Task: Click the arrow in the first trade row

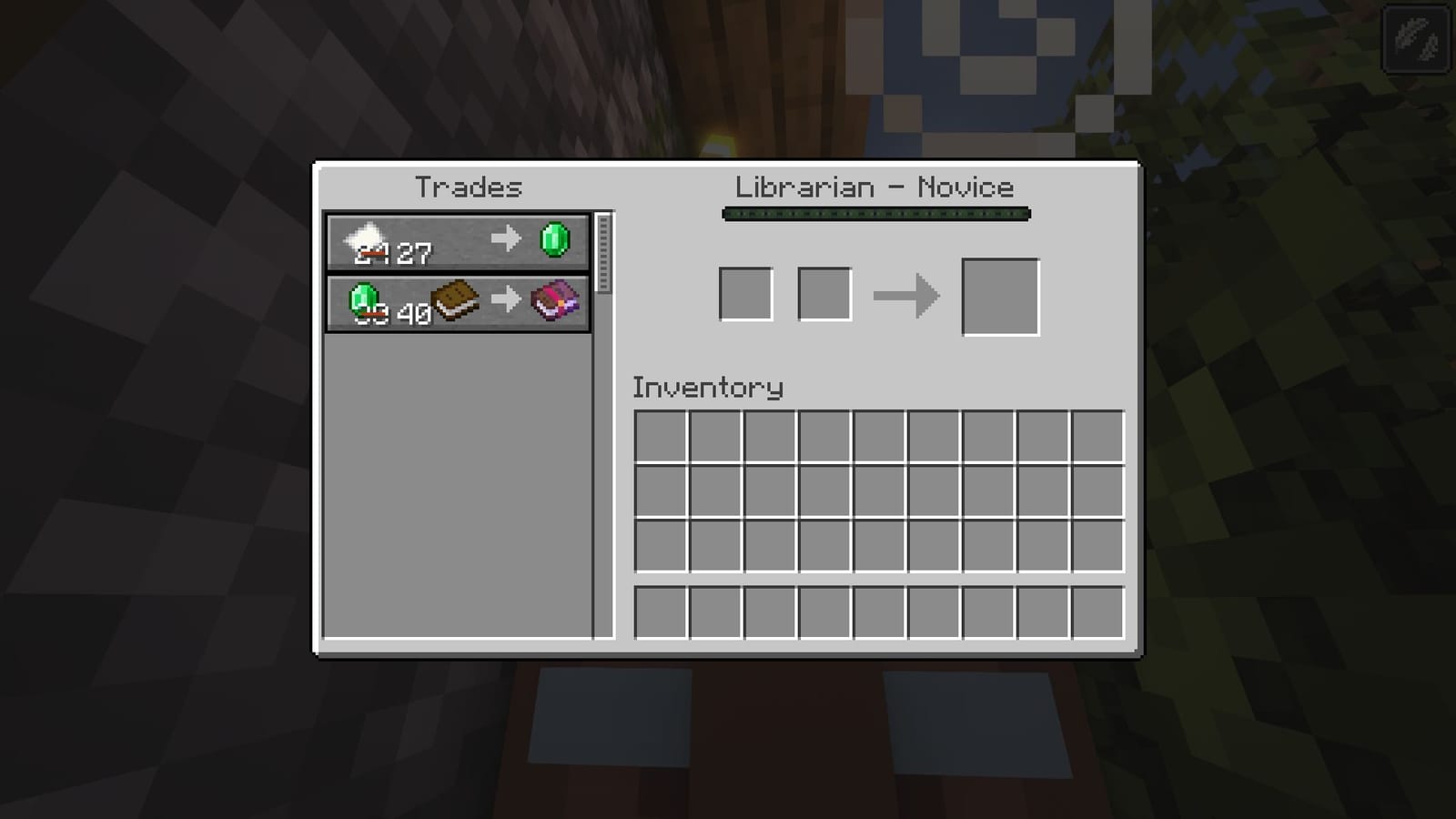Action: [x=503, y=241]
